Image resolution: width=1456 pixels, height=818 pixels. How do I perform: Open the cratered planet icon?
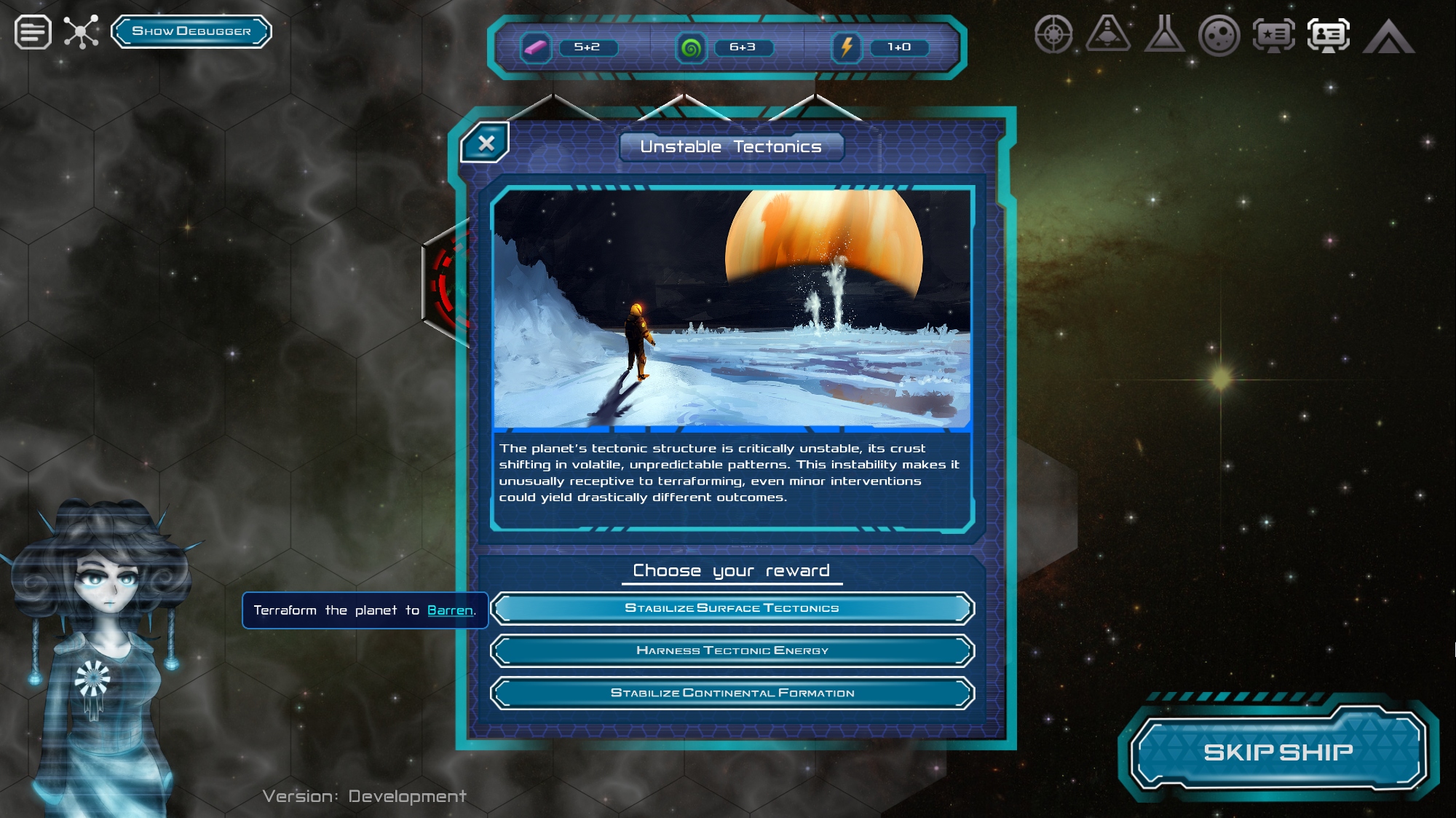1219,35
